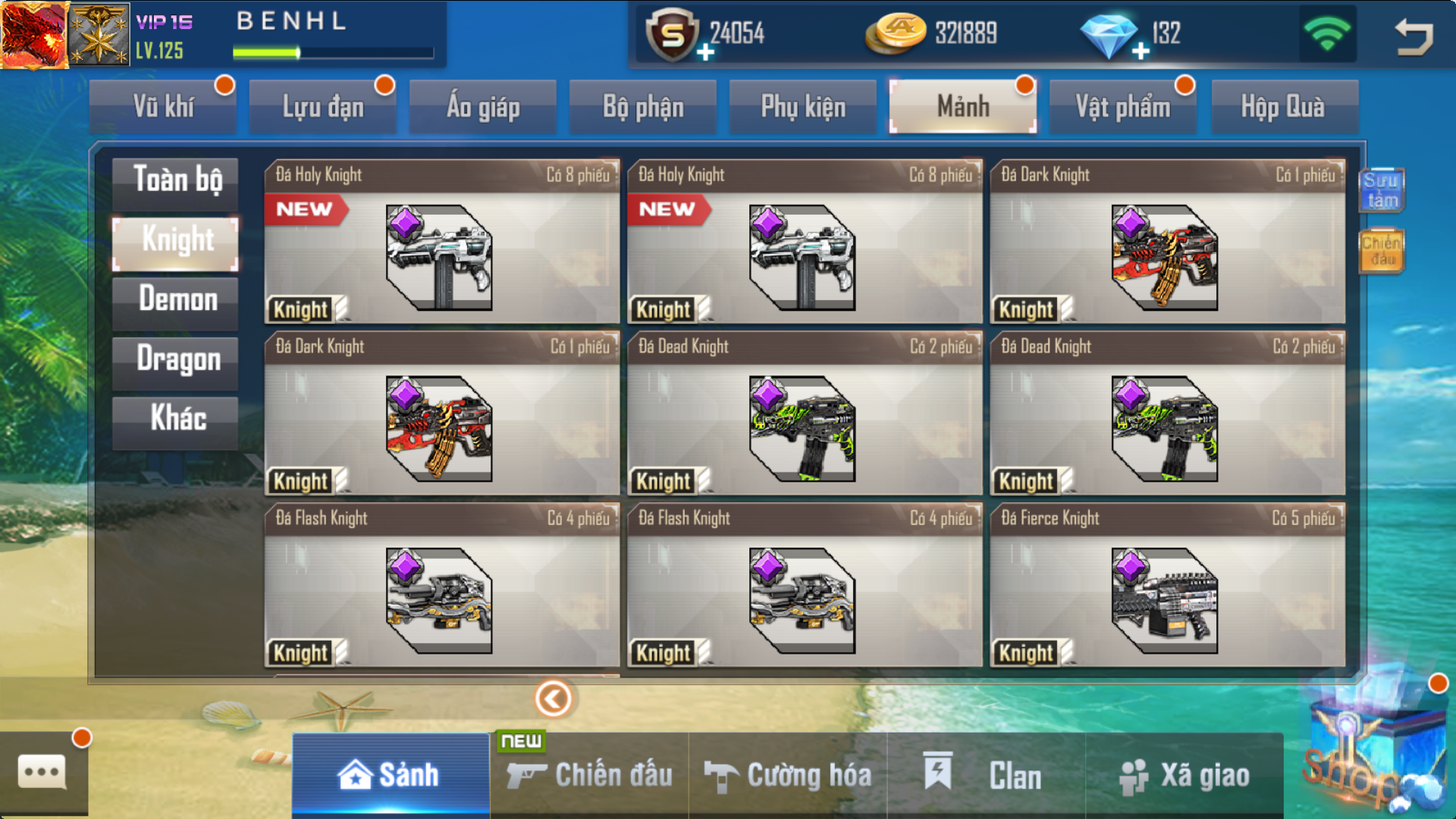Go to the Cường hóa menu

click(x=789, y=776)
